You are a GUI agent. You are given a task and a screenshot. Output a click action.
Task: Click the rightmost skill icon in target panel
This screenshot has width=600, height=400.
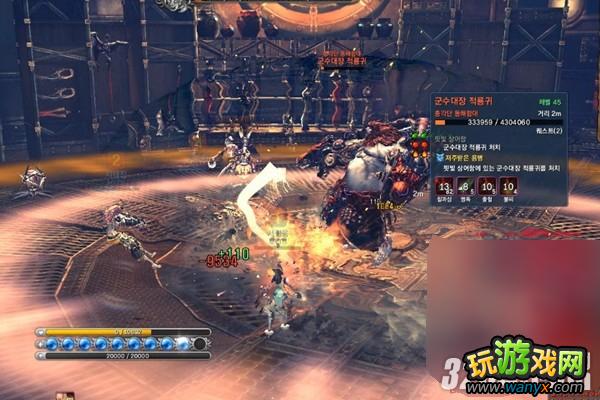point(508,185)
